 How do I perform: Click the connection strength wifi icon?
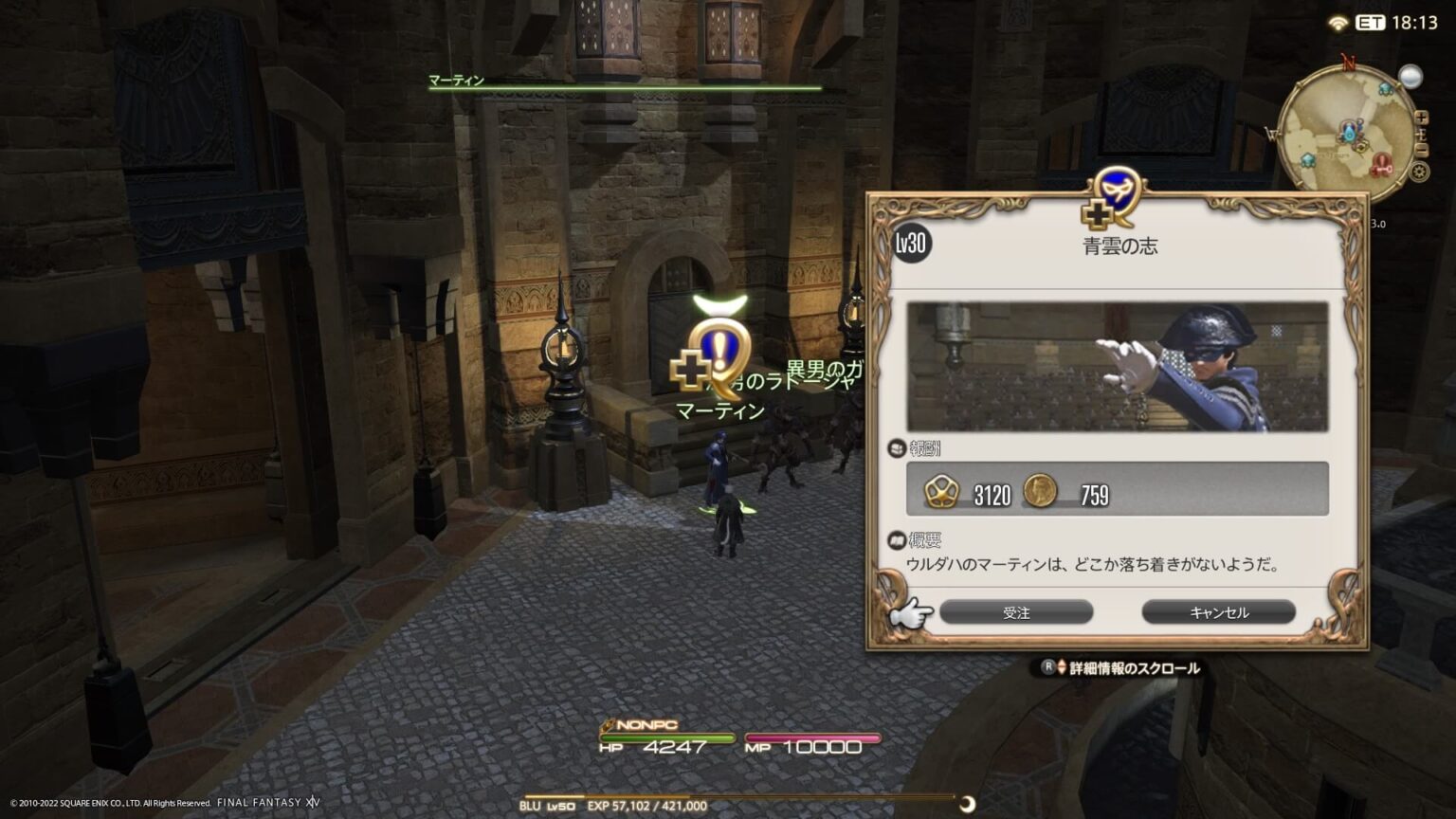1338,24
